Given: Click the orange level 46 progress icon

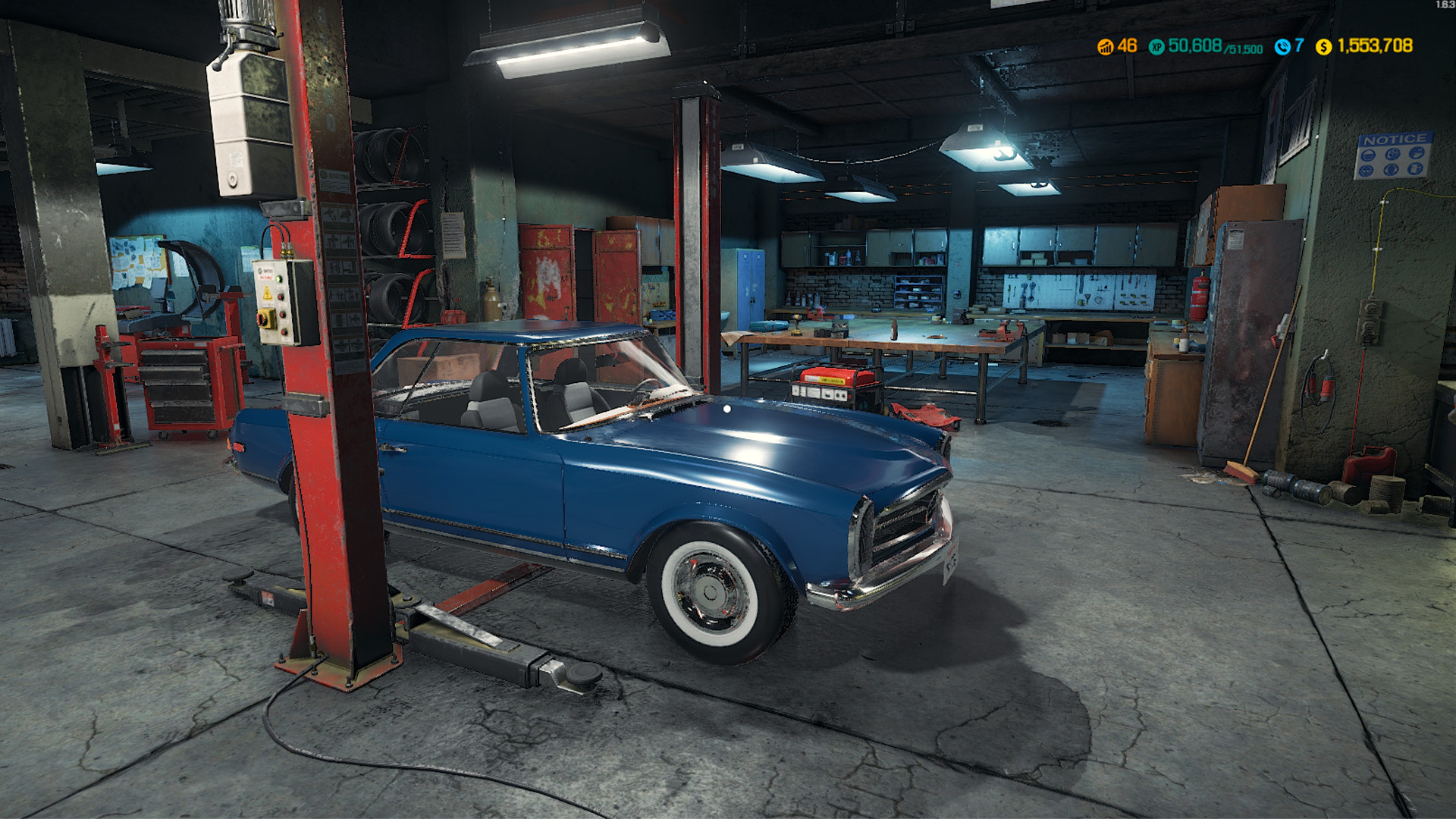Looking at the screenshot, I should coord(1105,46).
